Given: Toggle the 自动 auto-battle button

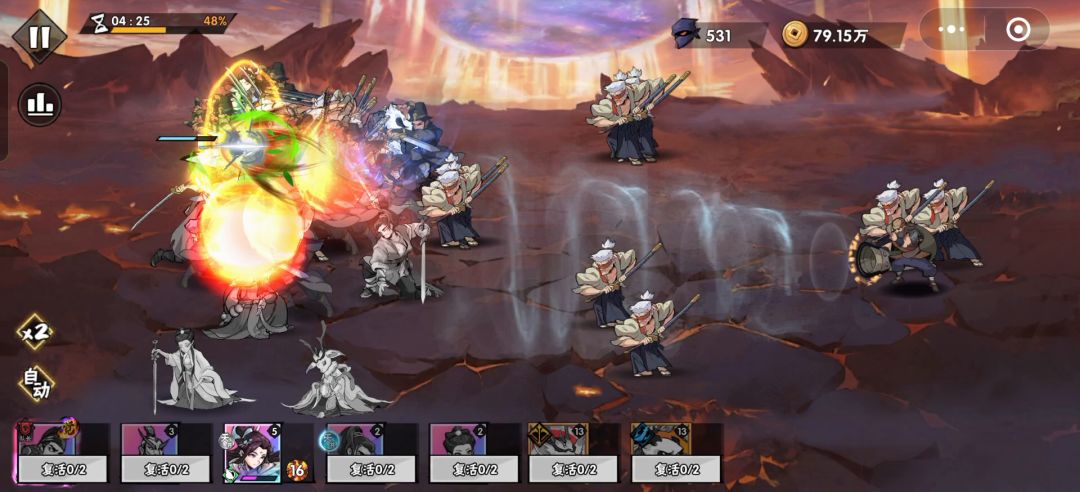Looking at the screenshot, I should 35,383.
